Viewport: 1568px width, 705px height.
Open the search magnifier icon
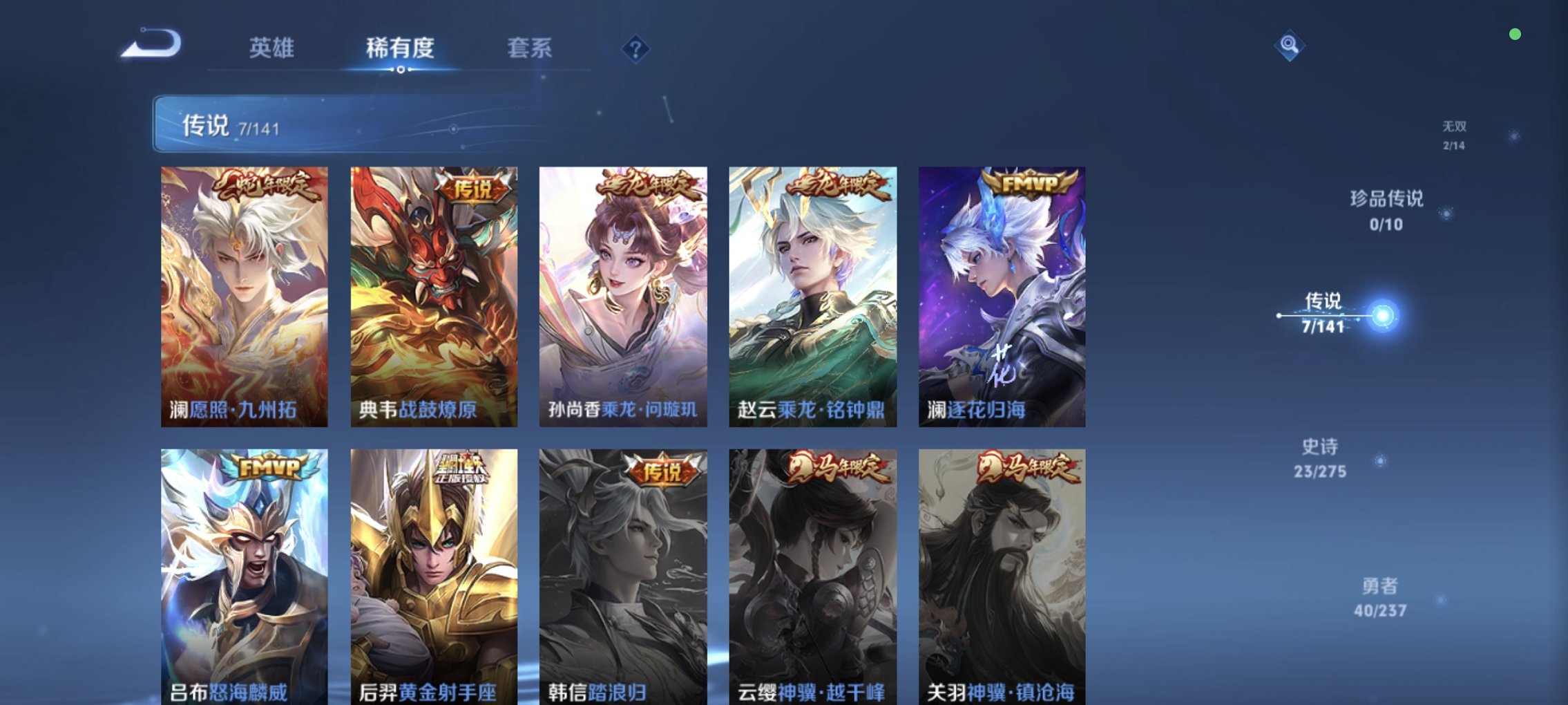[x=1290, y=46]
